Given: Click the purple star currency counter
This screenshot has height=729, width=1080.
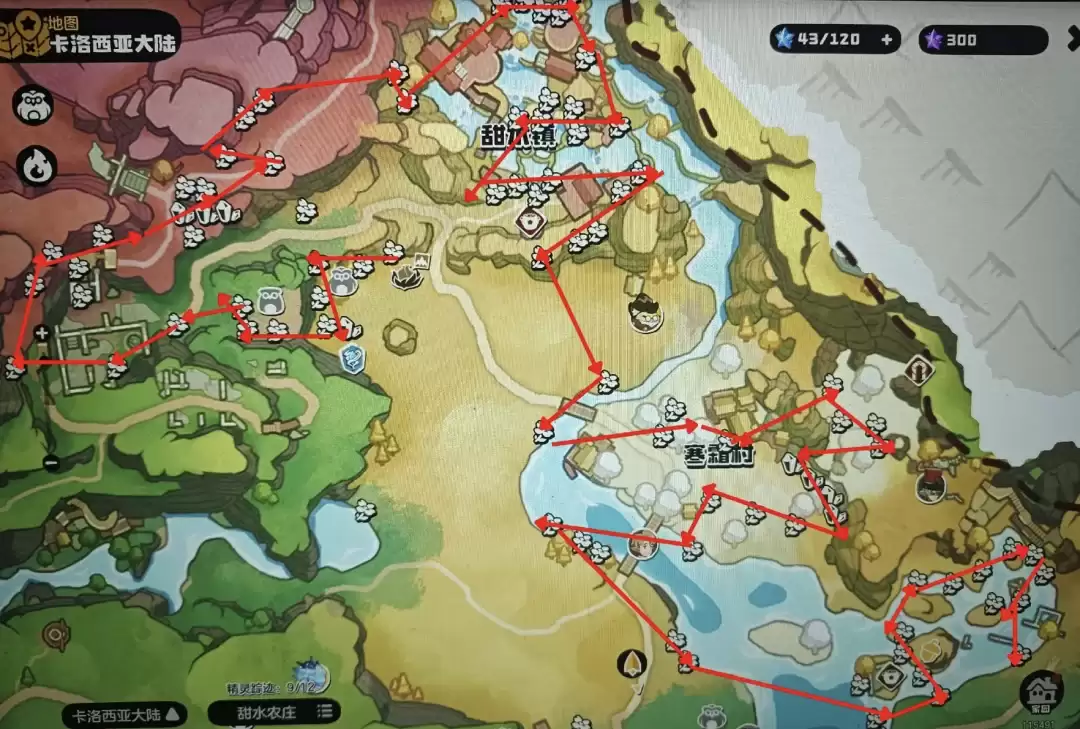Looking at the screenshot, I should (981, 40).
